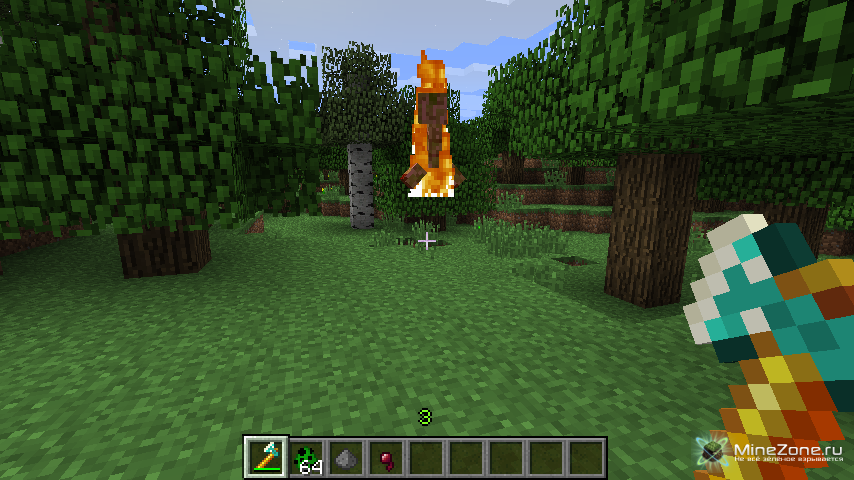Choose the gray gunpowder pile slot
This screenshot has width=854, height=480.
tap(346, 458)
